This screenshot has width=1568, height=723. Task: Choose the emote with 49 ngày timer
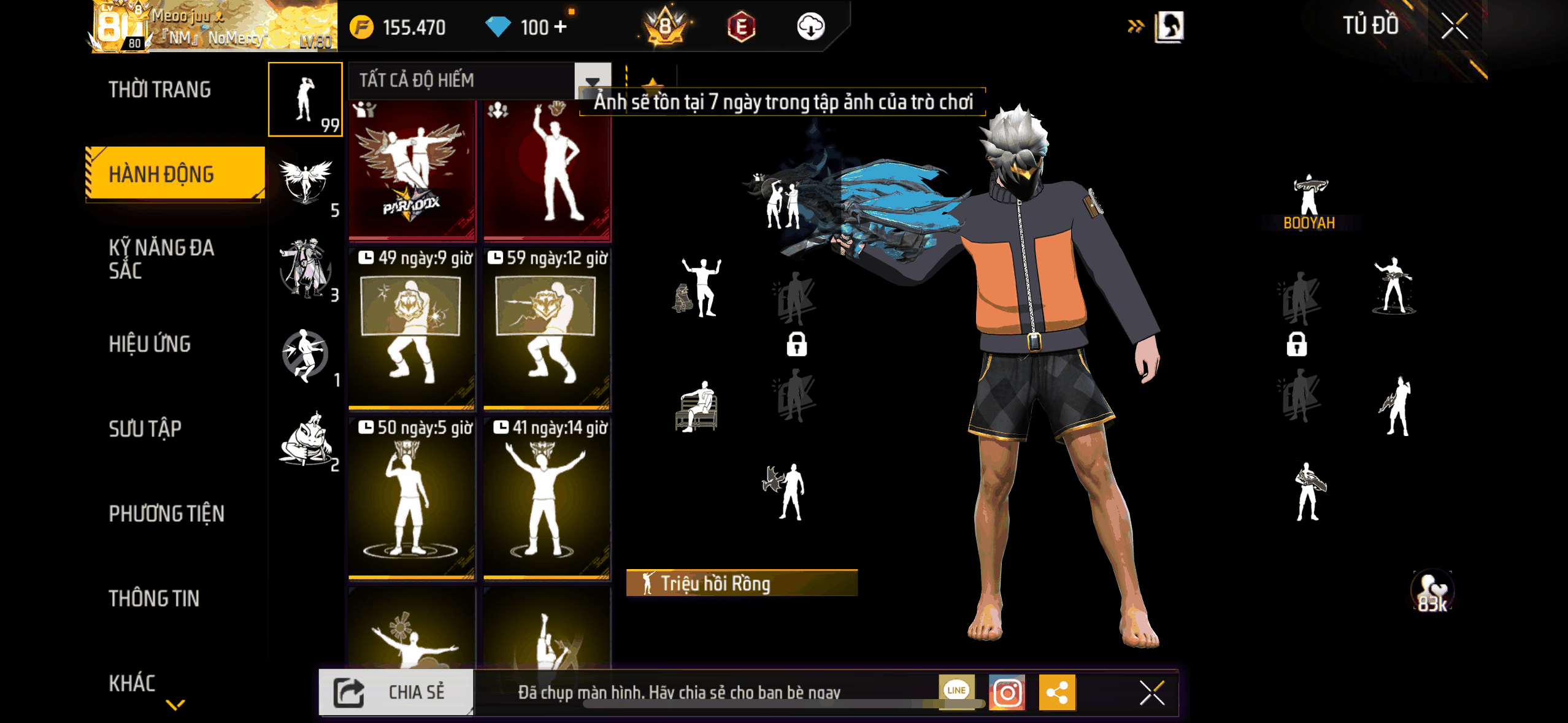tap(412, 328)
